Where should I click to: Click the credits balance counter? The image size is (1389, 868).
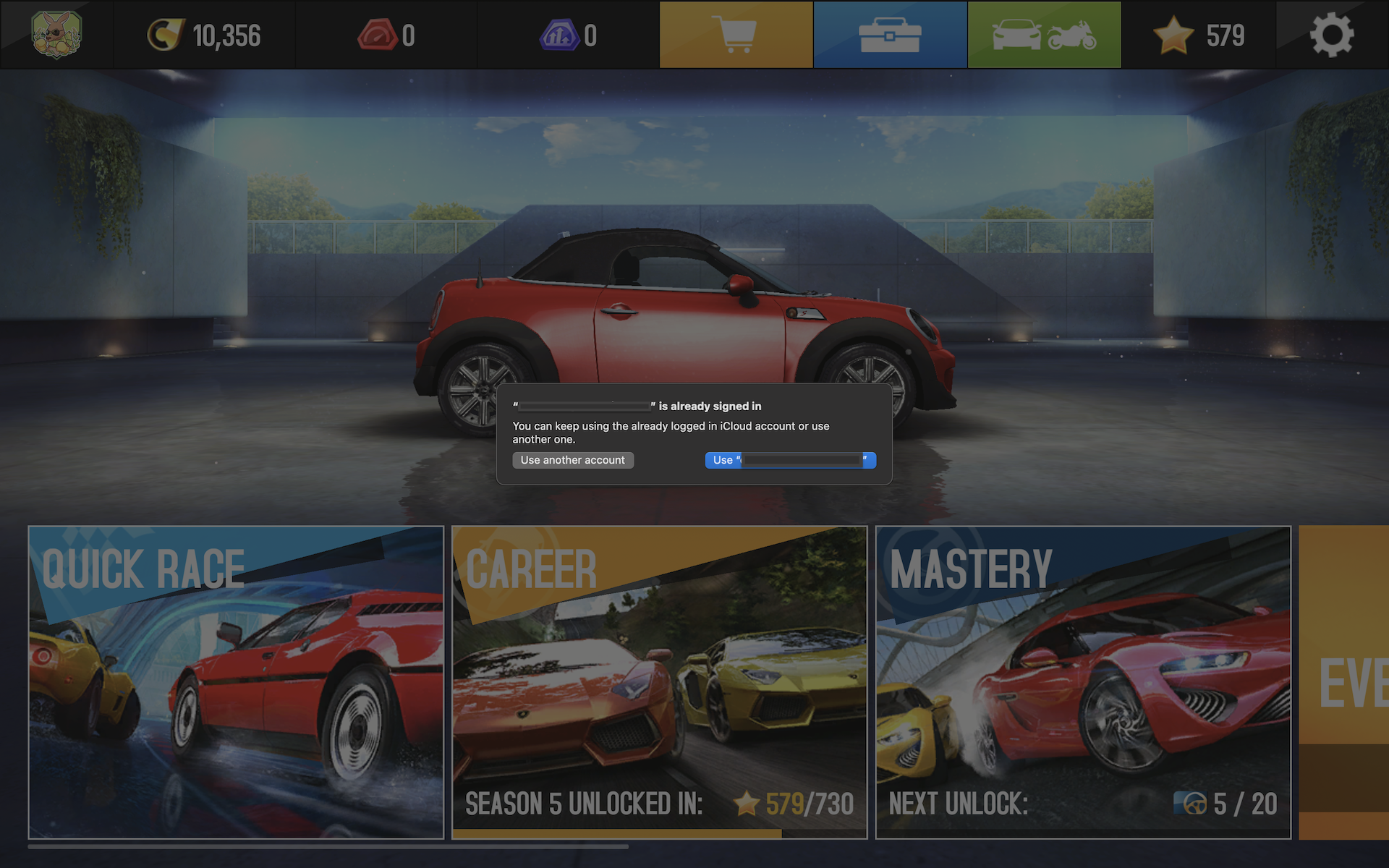(205, 35)
